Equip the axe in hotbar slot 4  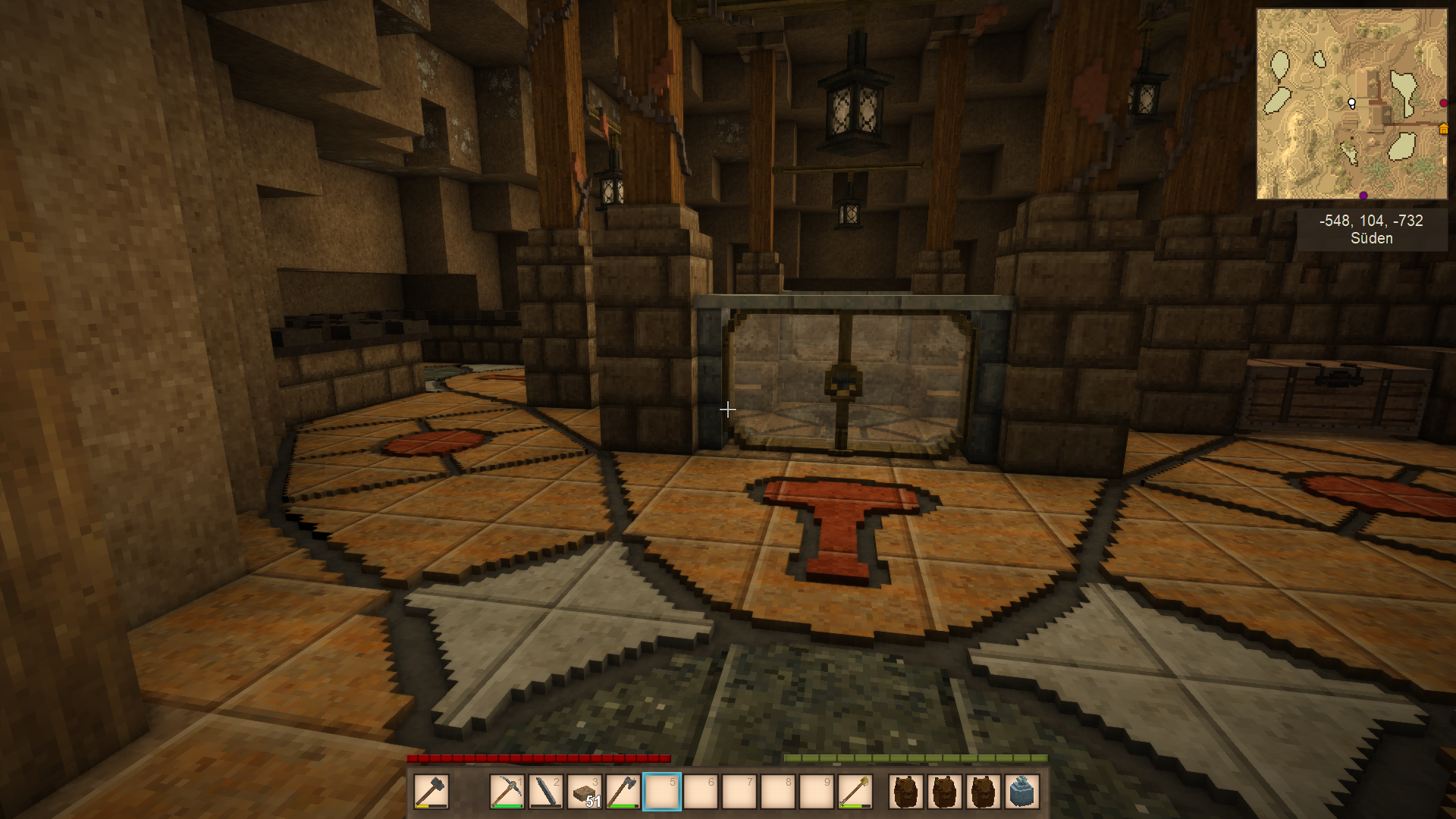[x=623, y=792]
